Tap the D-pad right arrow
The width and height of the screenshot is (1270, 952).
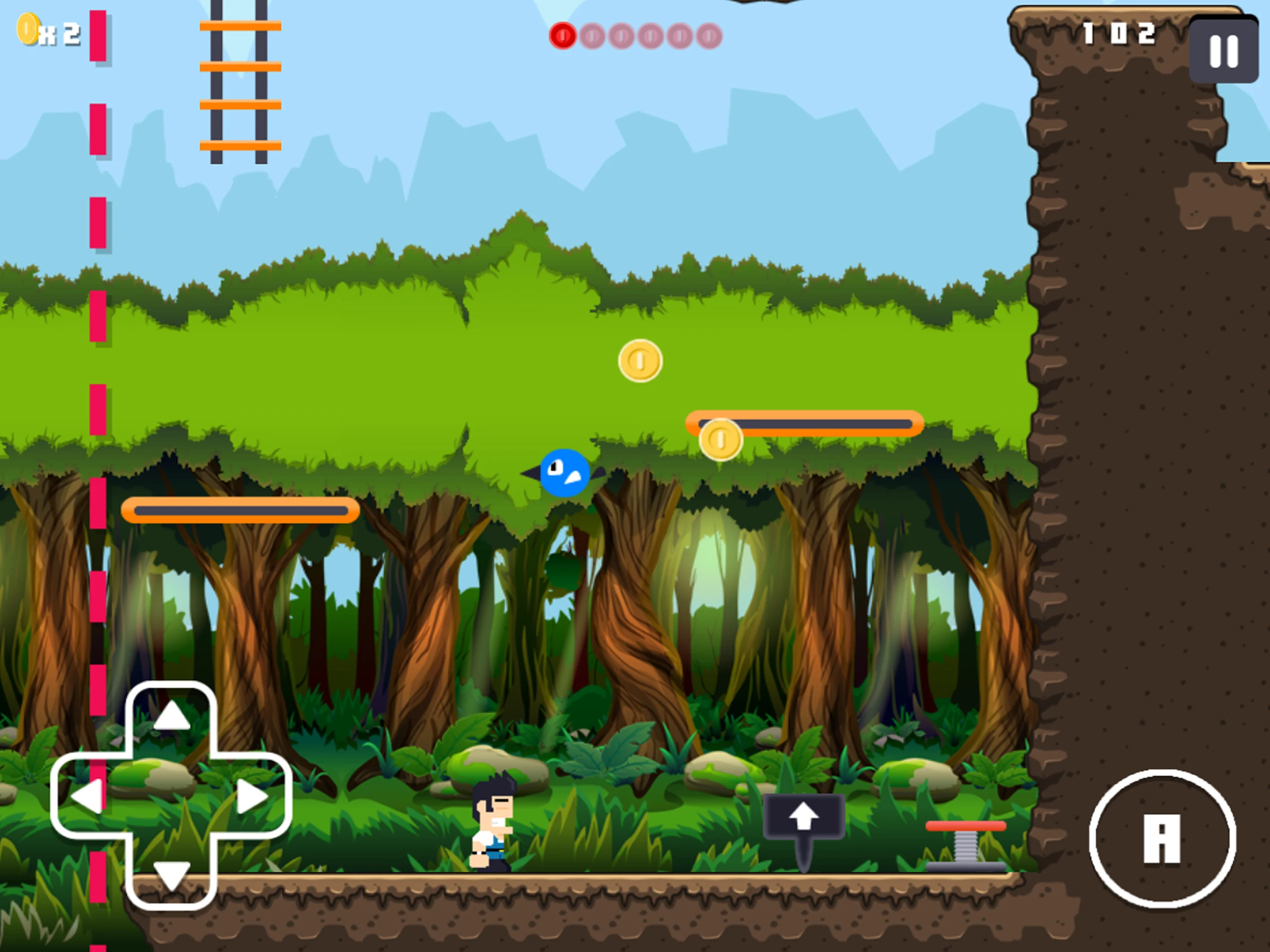tap(252, 796)
